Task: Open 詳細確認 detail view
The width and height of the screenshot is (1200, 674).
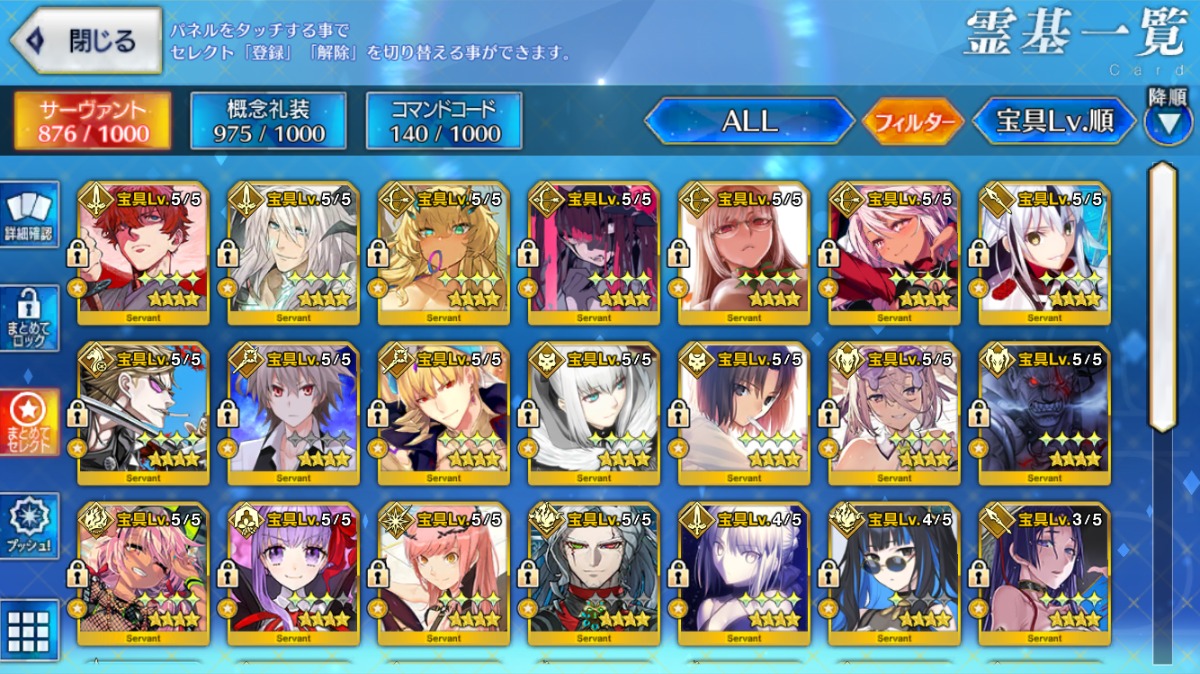Action: click(x=29, y=215)
